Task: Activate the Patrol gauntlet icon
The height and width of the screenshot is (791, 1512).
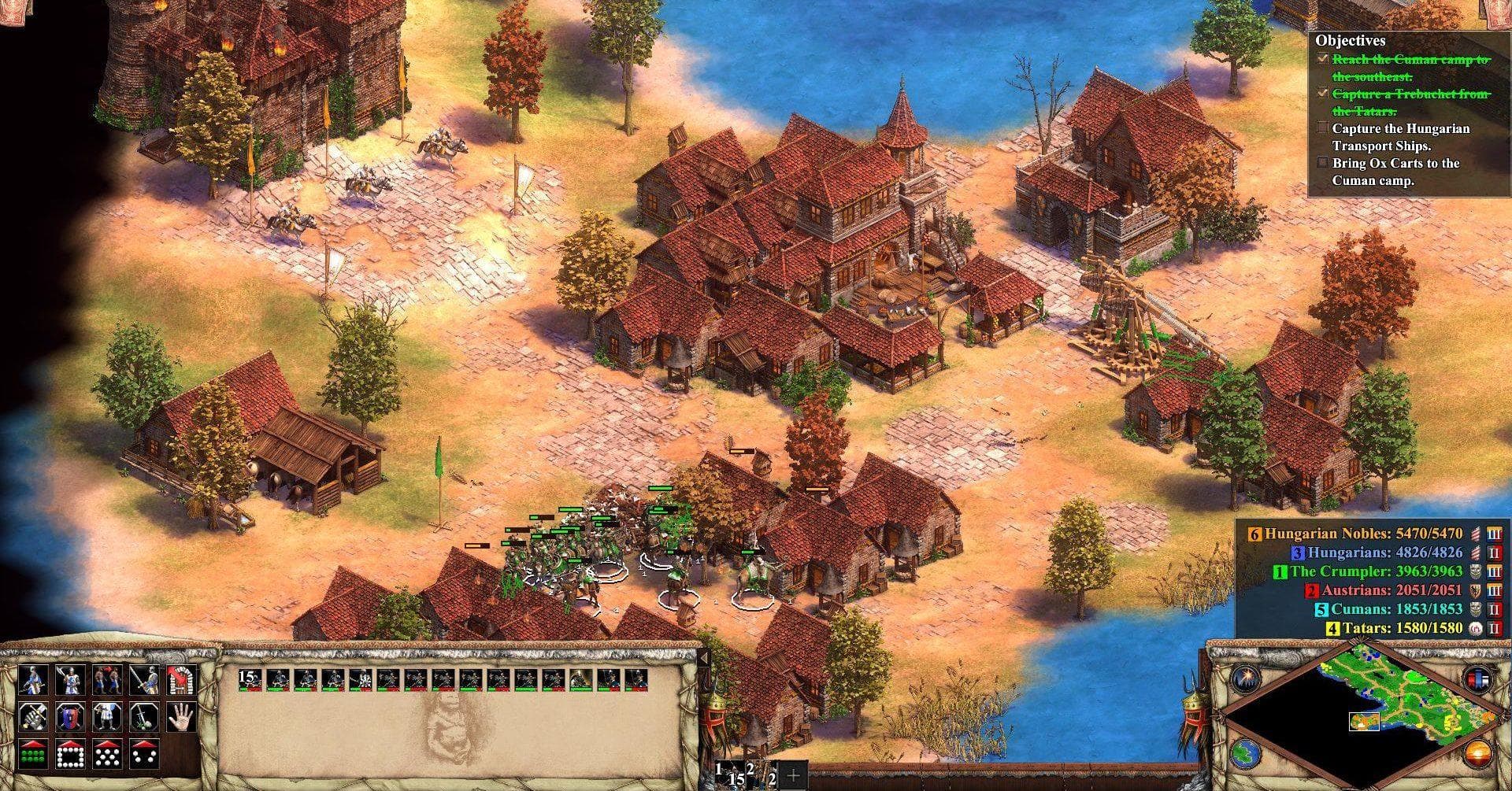Action: [x=33, y=716]
